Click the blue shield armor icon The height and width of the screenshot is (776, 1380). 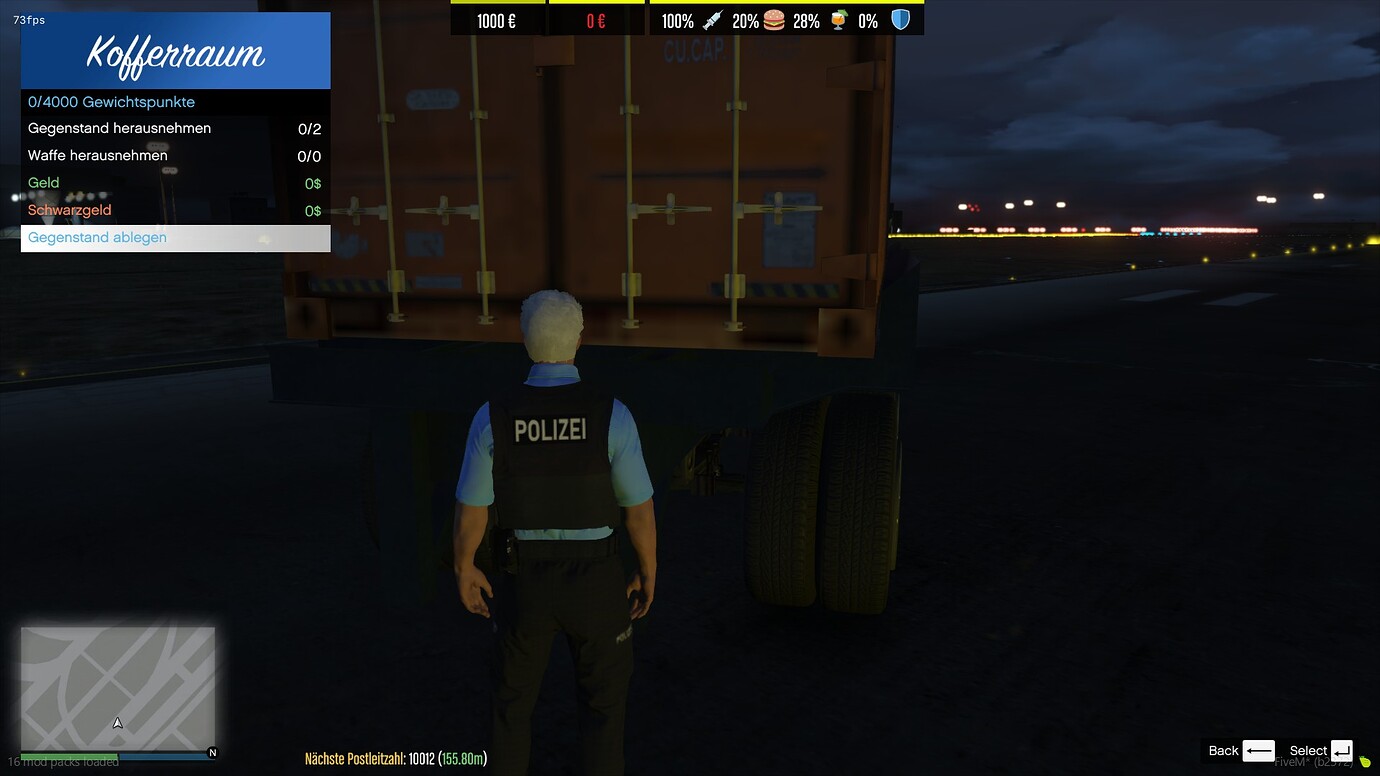pyautogui.click(x=899, y=18)
